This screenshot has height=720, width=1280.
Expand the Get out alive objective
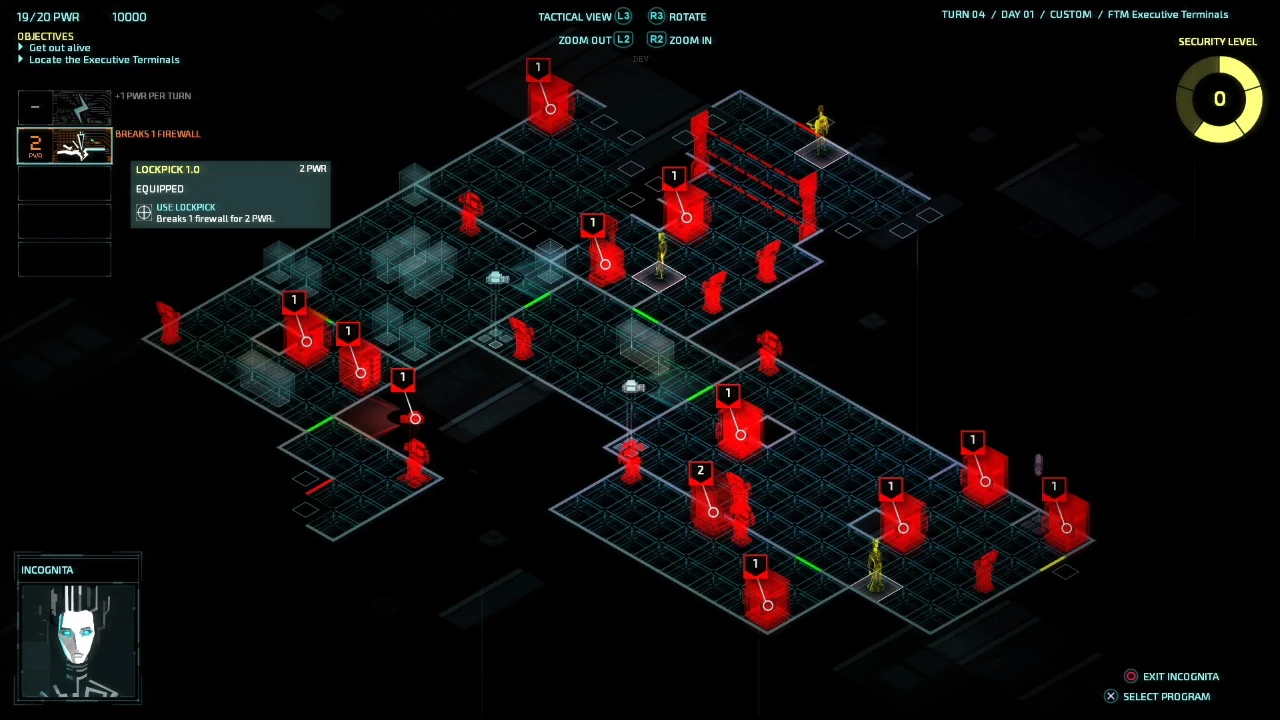pos(59,47)
